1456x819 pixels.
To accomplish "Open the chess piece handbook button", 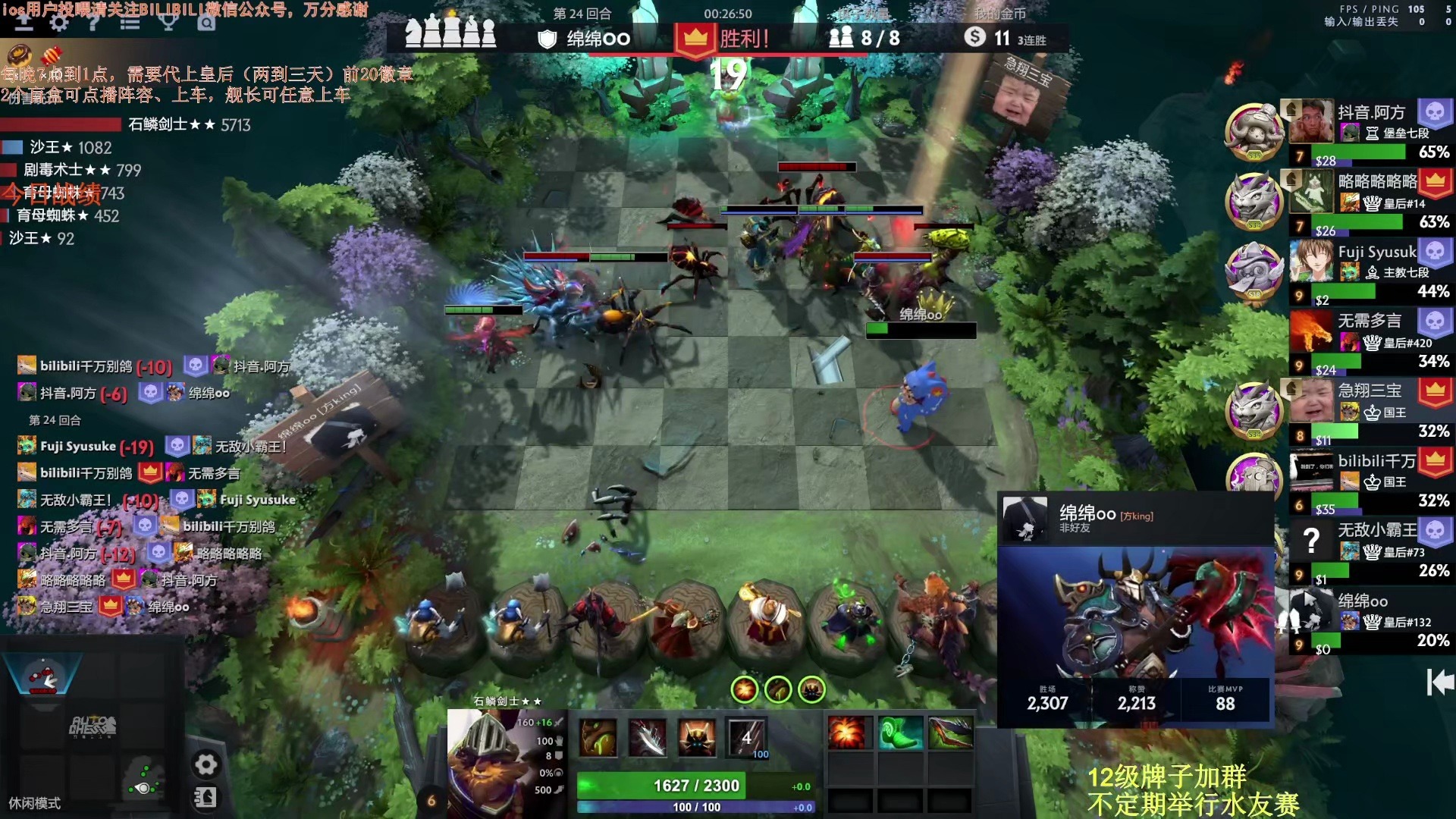I will (x=206, y=797).
